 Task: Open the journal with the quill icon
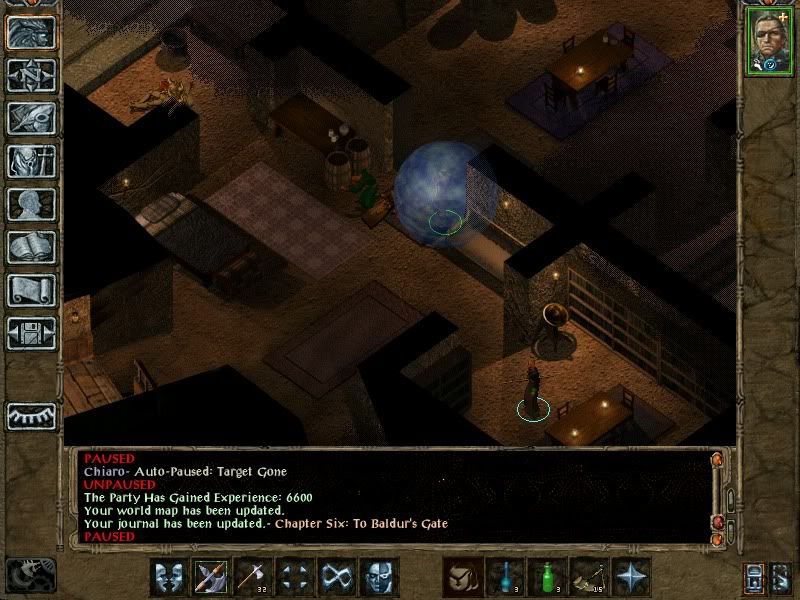(x=31, y=118)
